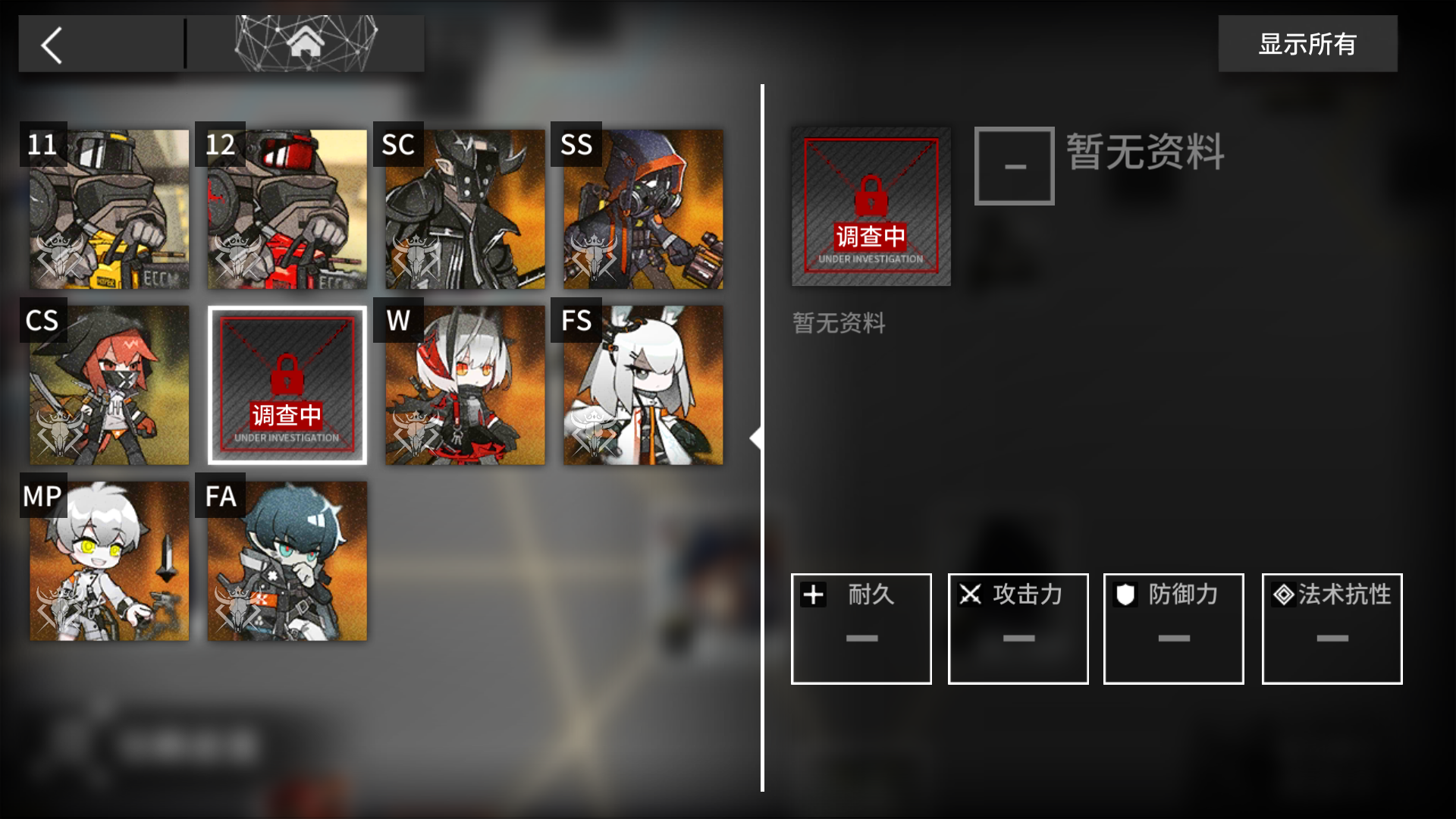The width and height of the screenshot is (1456, 819).
Task: Click the red lock icon on the 调查中 card
Action: 287,372
